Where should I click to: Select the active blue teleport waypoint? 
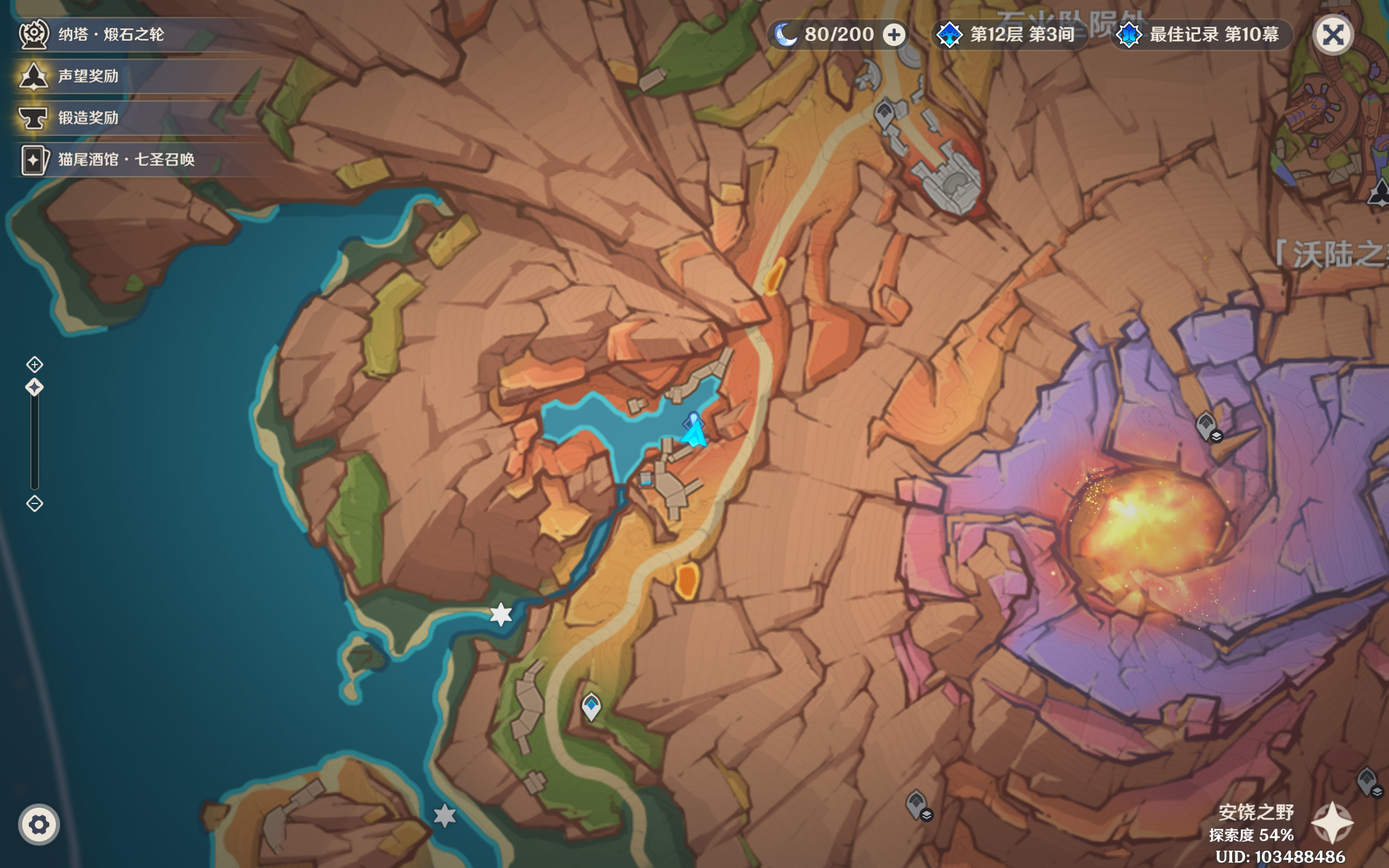591,706
